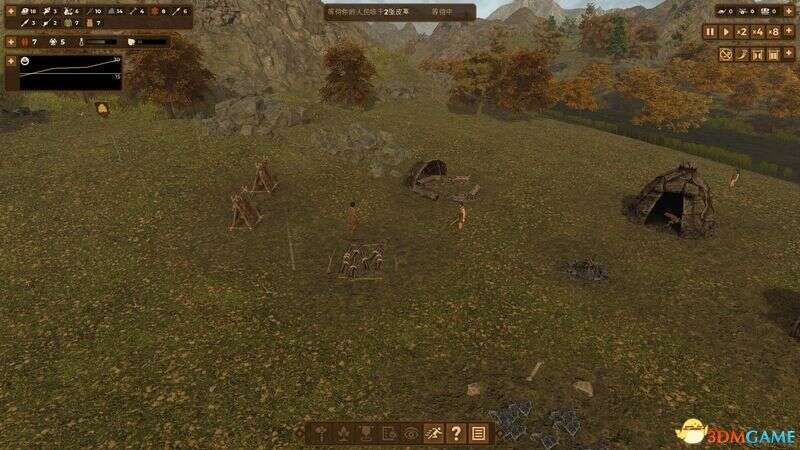Screen dimensions: 800x450
Task: Toggle the running man toolbar button
Action: [434, 433]
